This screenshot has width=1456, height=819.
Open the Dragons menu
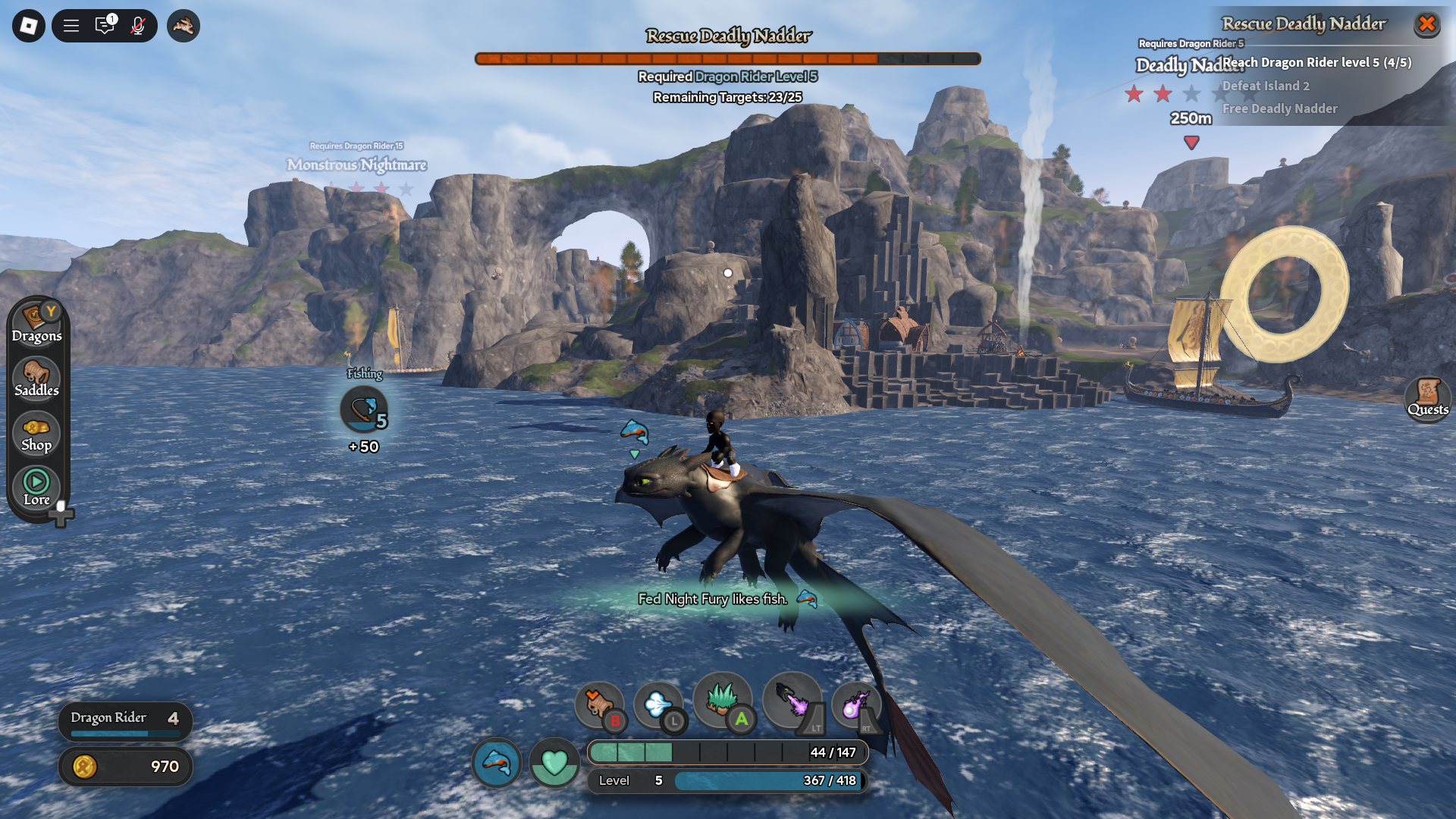(36, 324)
